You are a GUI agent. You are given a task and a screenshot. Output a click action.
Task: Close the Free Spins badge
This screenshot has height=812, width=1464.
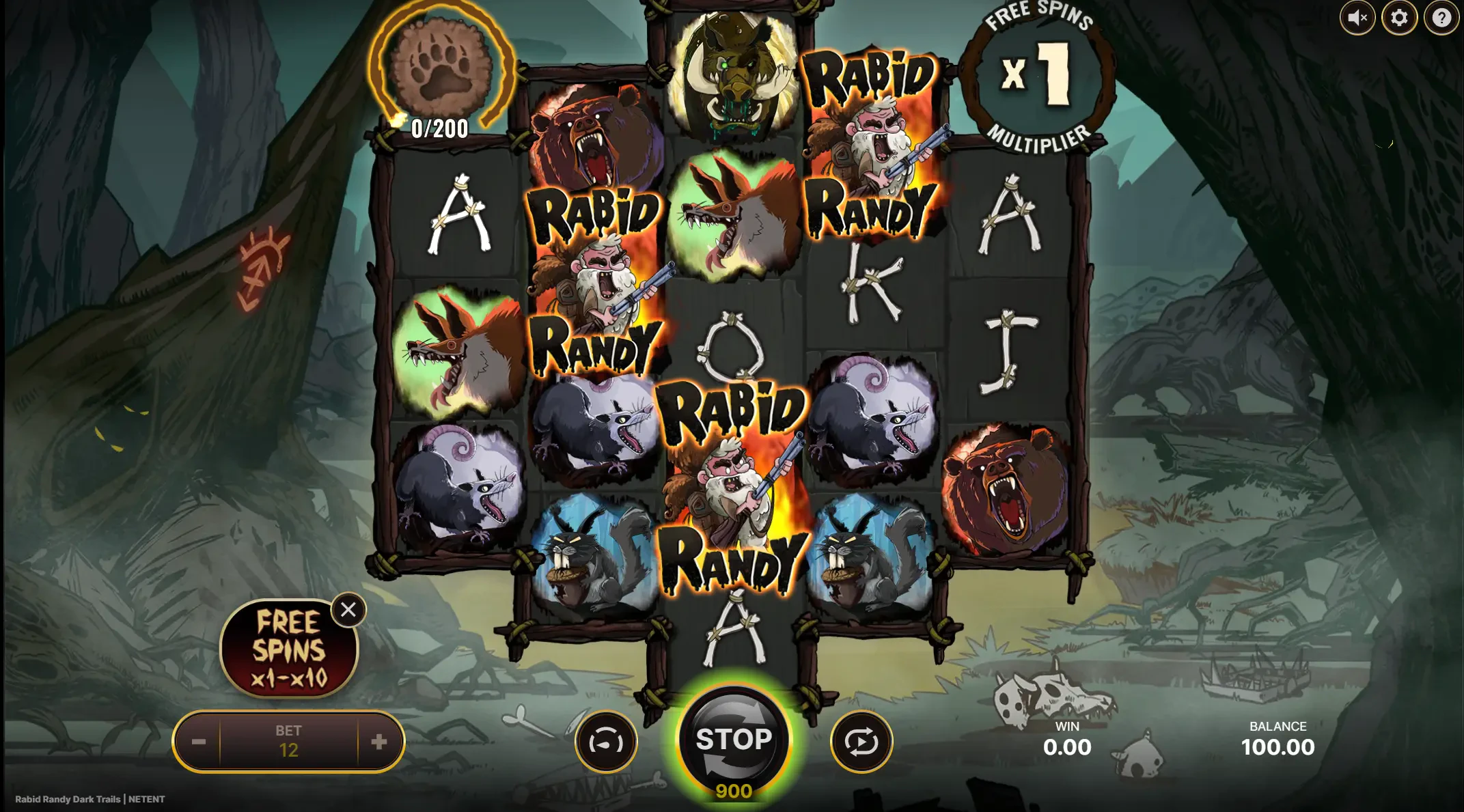348,610
